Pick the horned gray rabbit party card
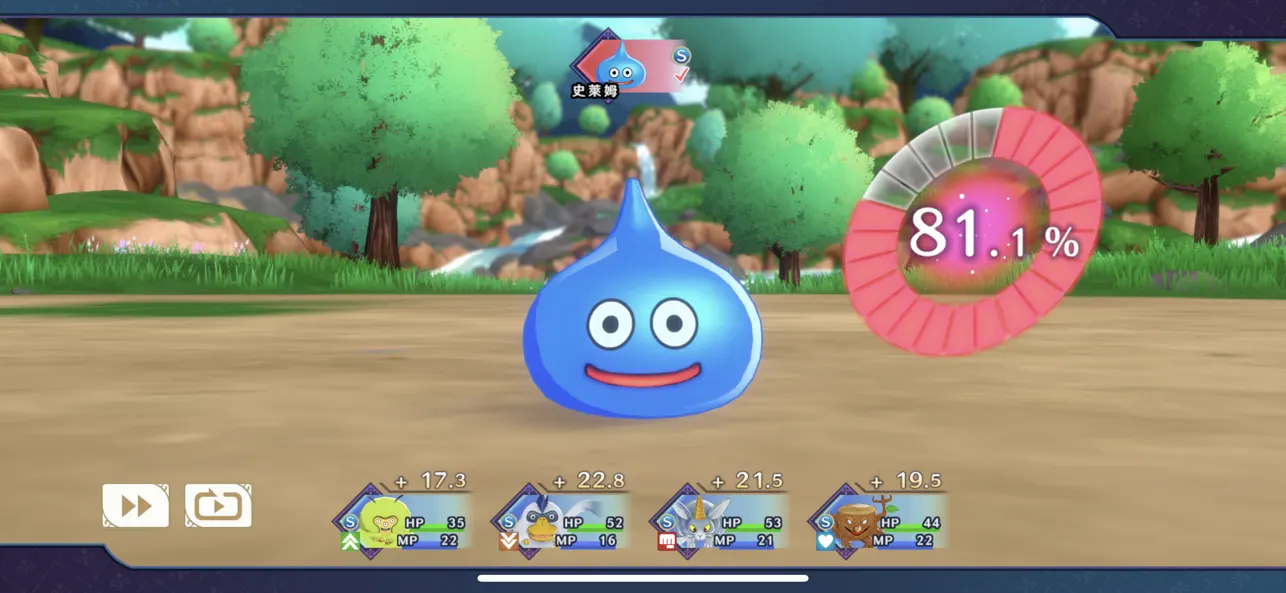 [718, 522]
